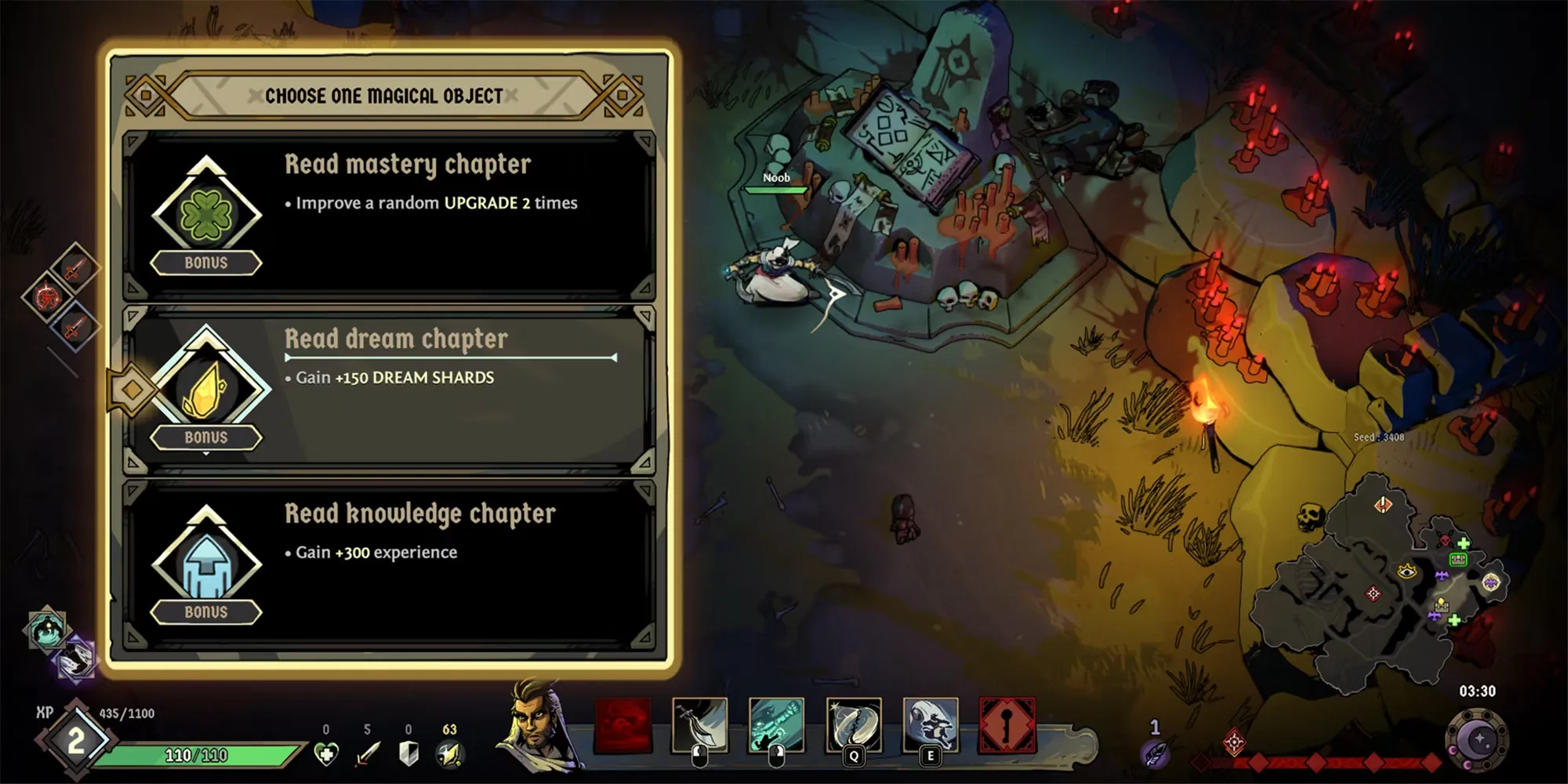1568x784 pixels.
Task: Click the level 2 XP diamond badge
Action: (x=75, y=740)
